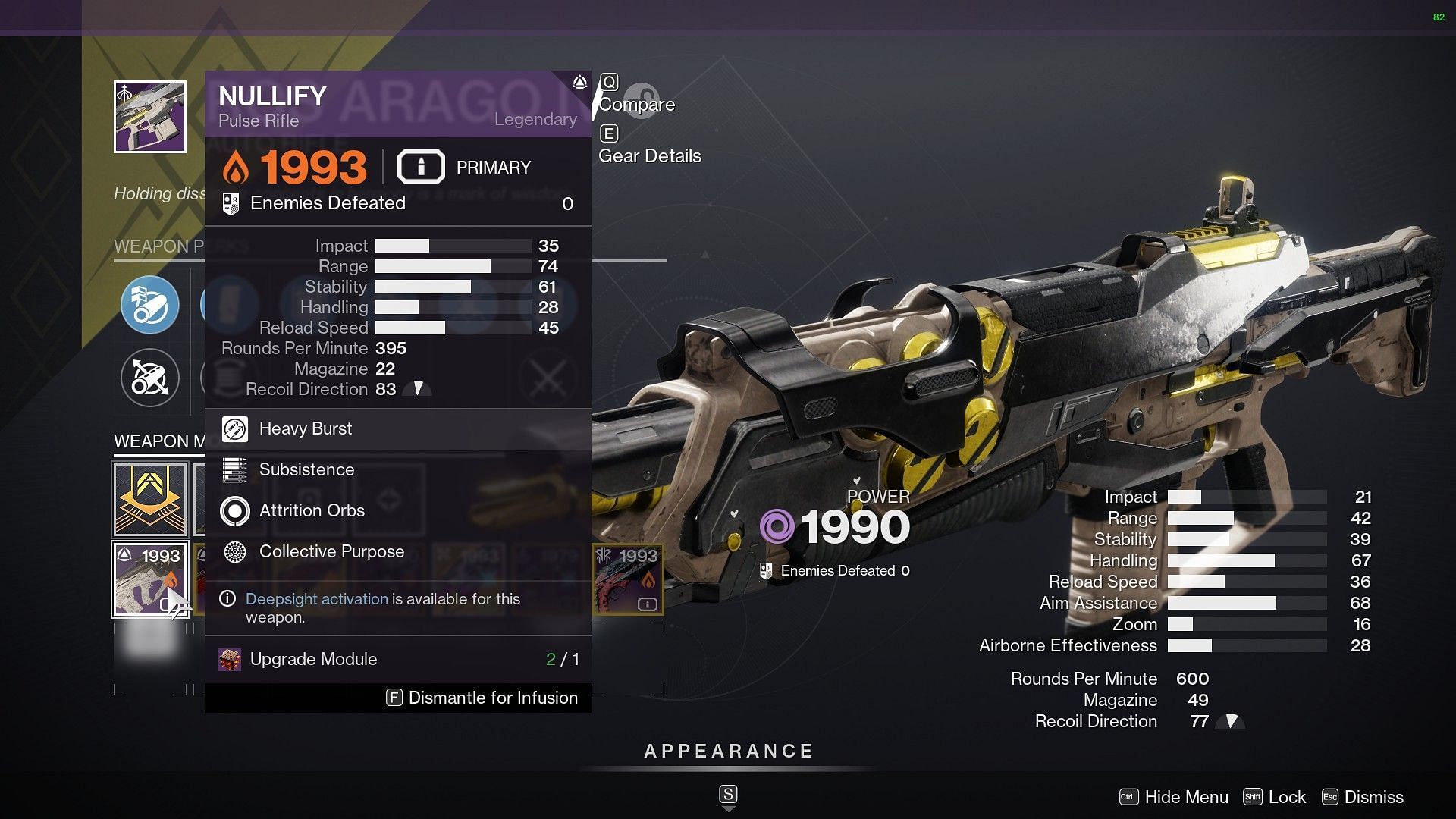Select the unhighlighted barrel perk with arrows
This screenshot has width=1456, height=819.
[150, 377]
